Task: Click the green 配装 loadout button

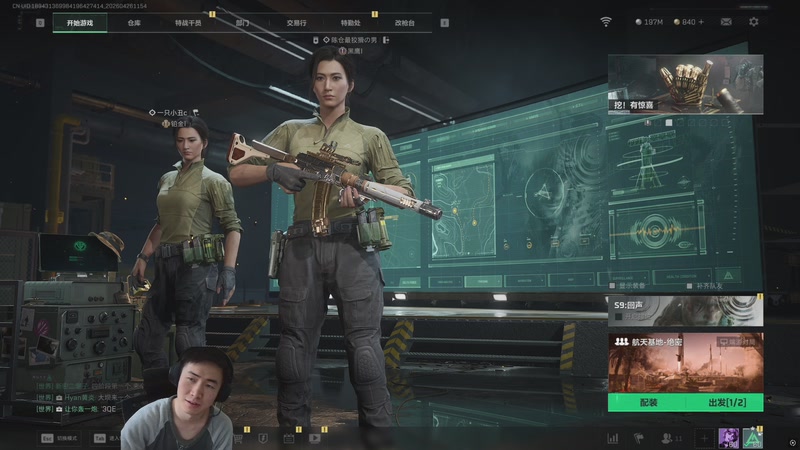Action: coord(646,402)
